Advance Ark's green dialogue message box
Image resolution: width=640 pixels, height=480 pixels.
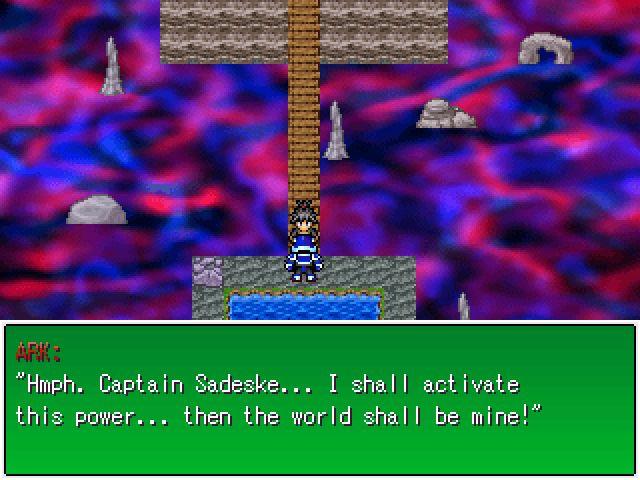click(x=320, y=400)
